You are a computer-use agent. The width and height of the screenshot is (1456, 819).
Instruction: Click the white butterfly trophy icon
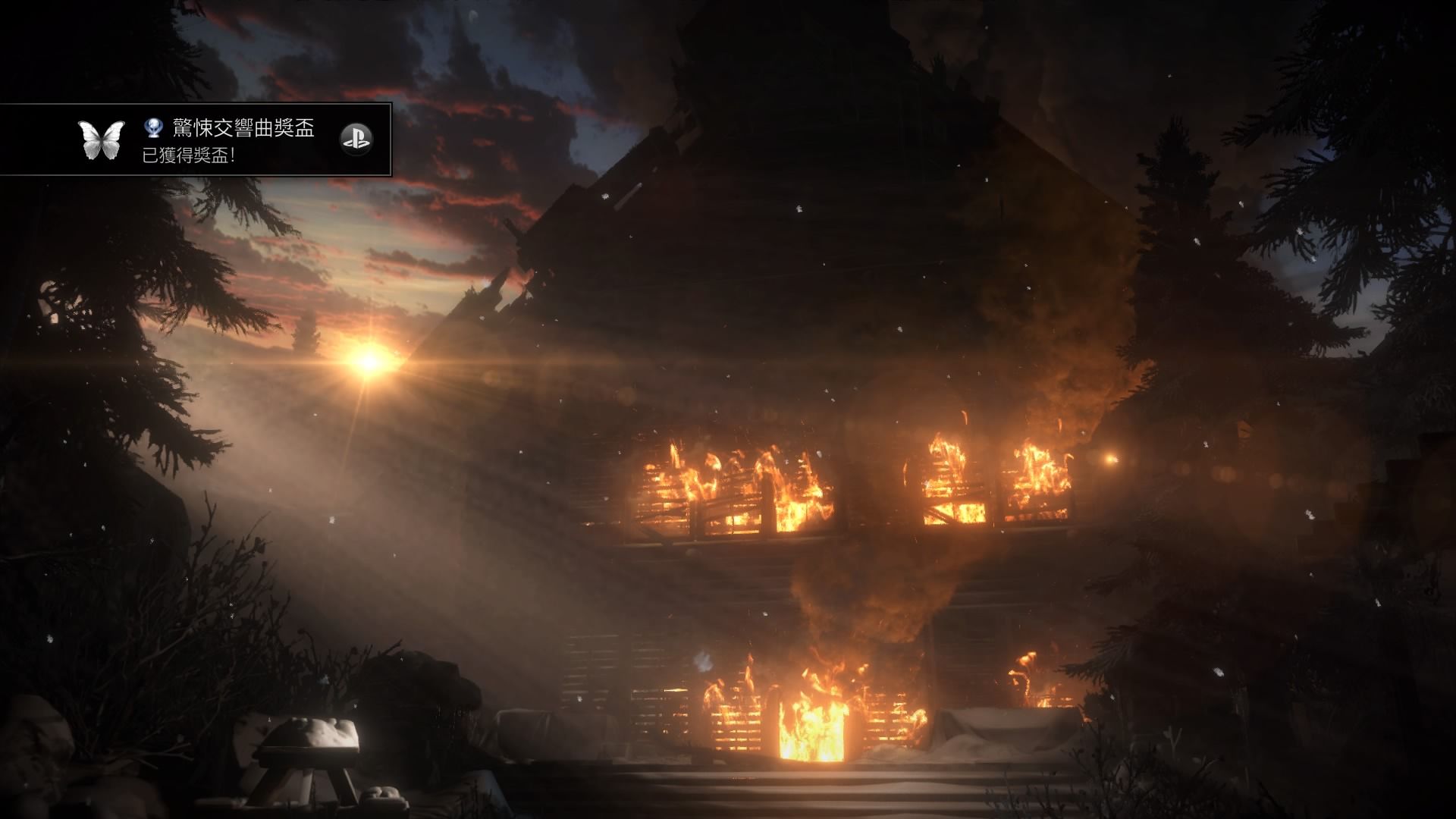(102, 140)
